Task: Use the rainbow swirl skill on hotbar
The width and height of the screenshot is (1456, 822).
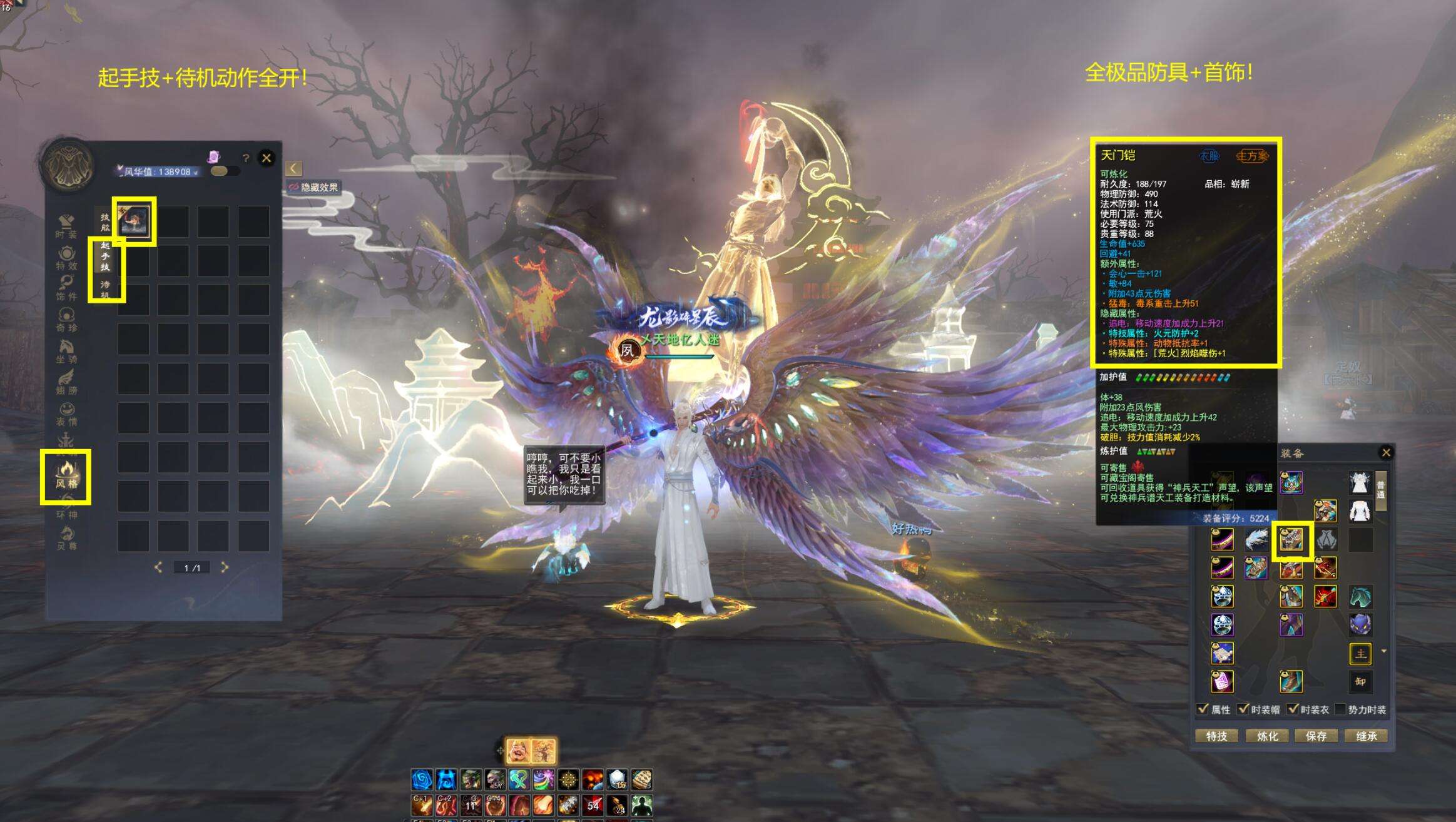Action: 543,779
